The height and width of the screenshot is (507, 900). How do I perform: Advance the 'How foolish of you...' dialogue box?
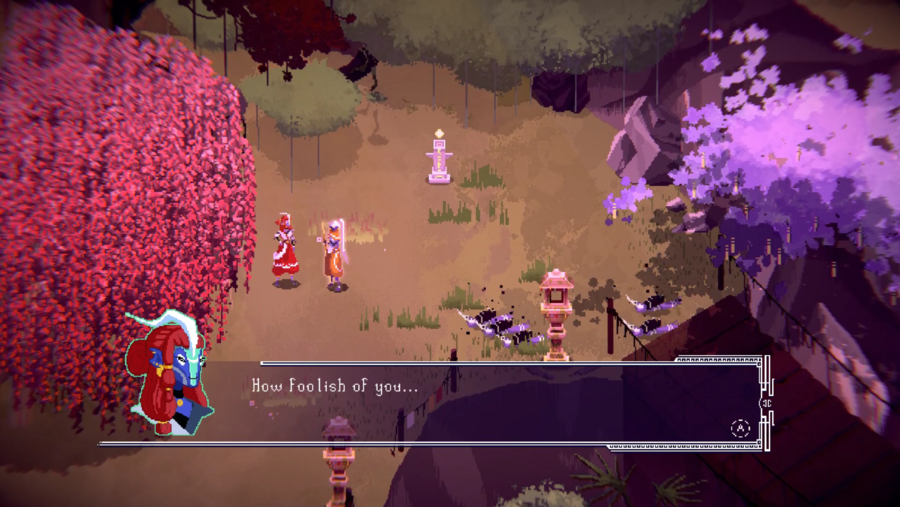pos(740,428)
